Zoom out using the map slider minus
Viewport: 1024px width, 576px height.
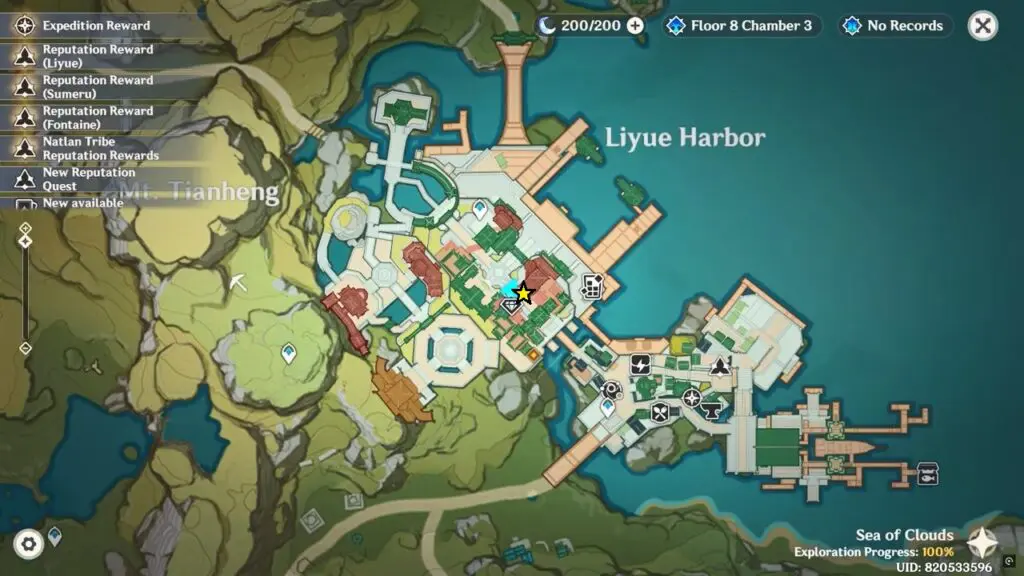(25, 348)
